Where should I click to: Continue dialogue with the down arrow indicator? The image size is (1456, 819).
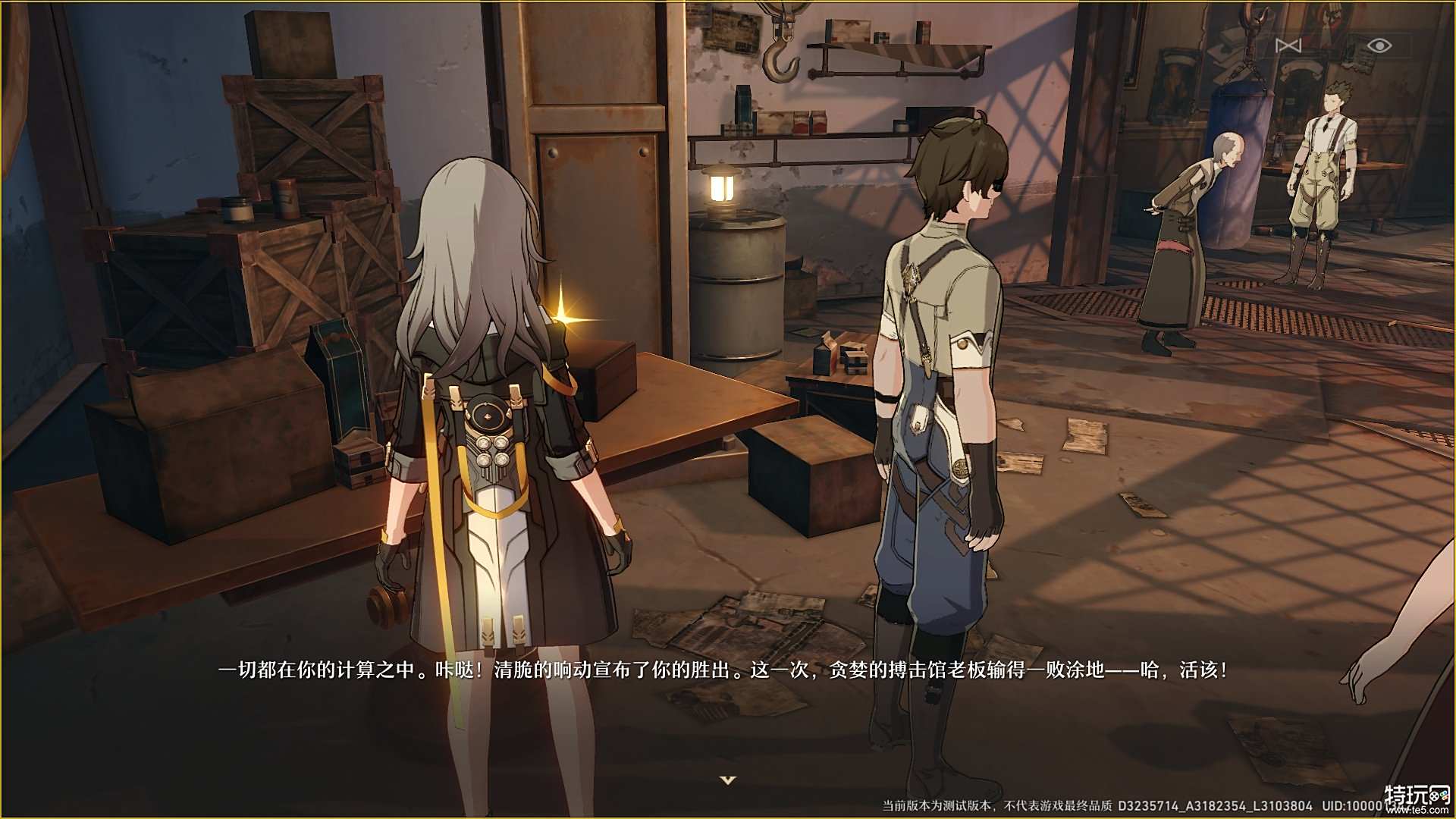[728, 780]
